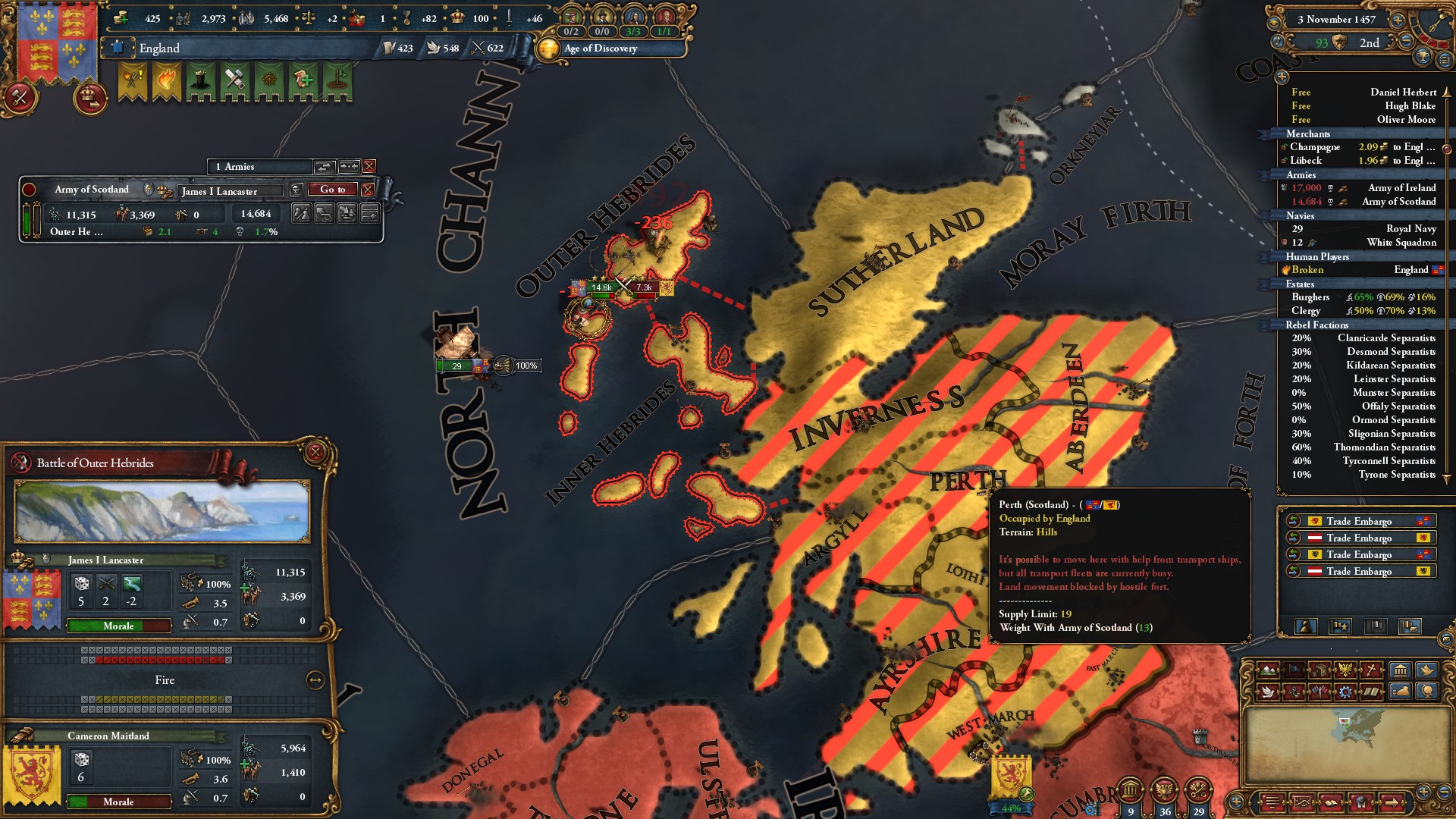Open the religion map mode with cross icon
The image size is (1456, 819).
pyautogui.click(x=1371, y=670)
